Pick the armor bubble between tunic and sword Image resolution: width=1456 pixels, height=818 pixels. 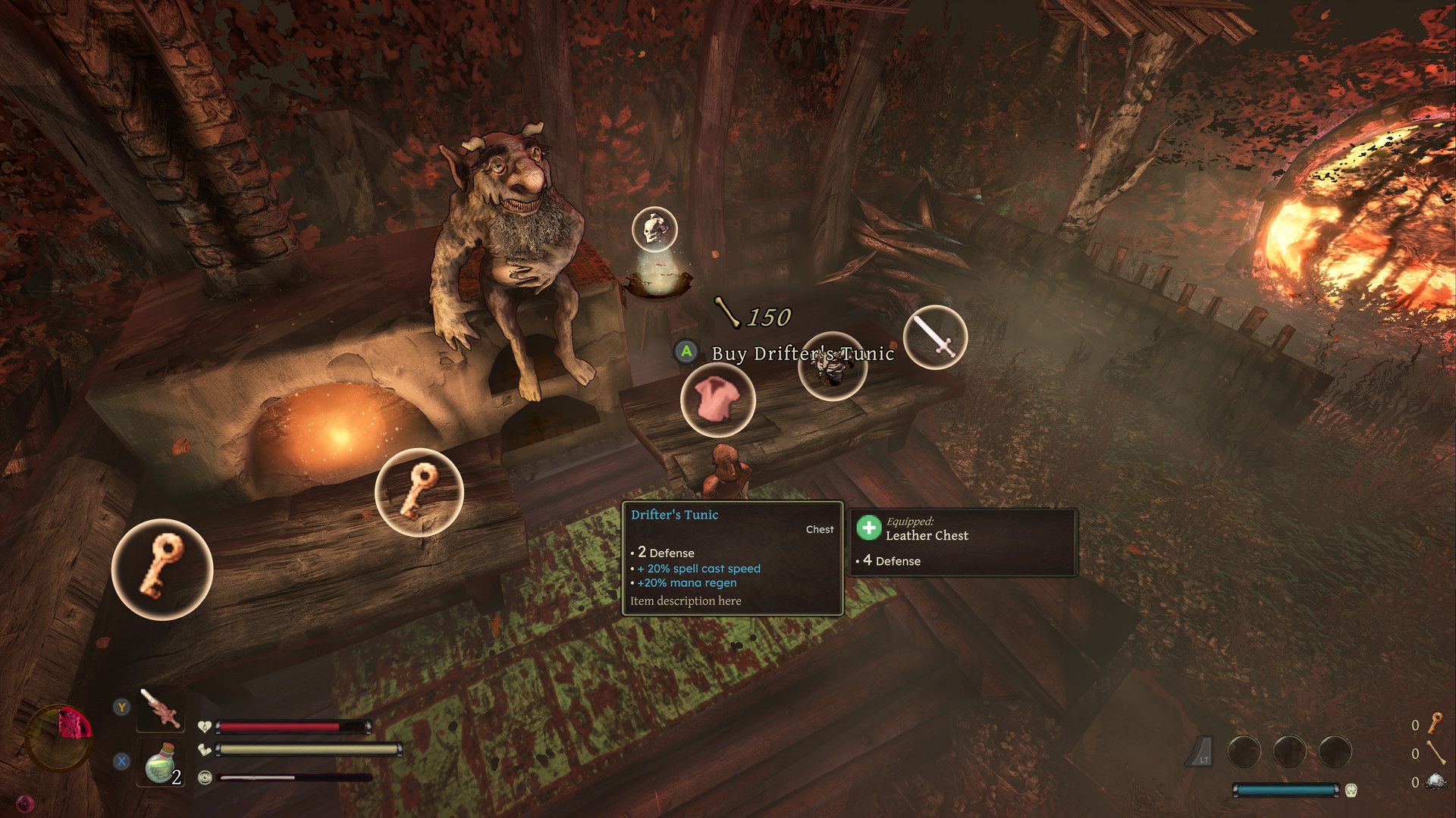click(x=833, y=368)
